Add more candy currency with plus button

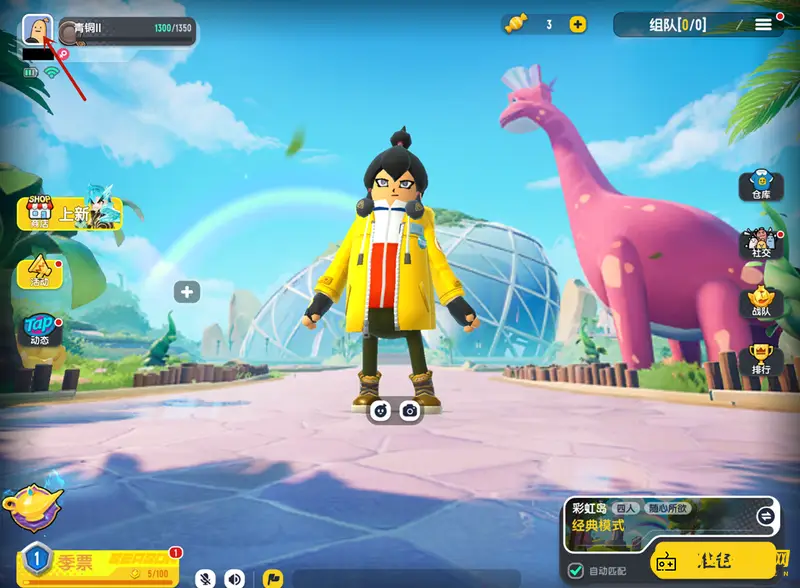click(x=578, y=25)
